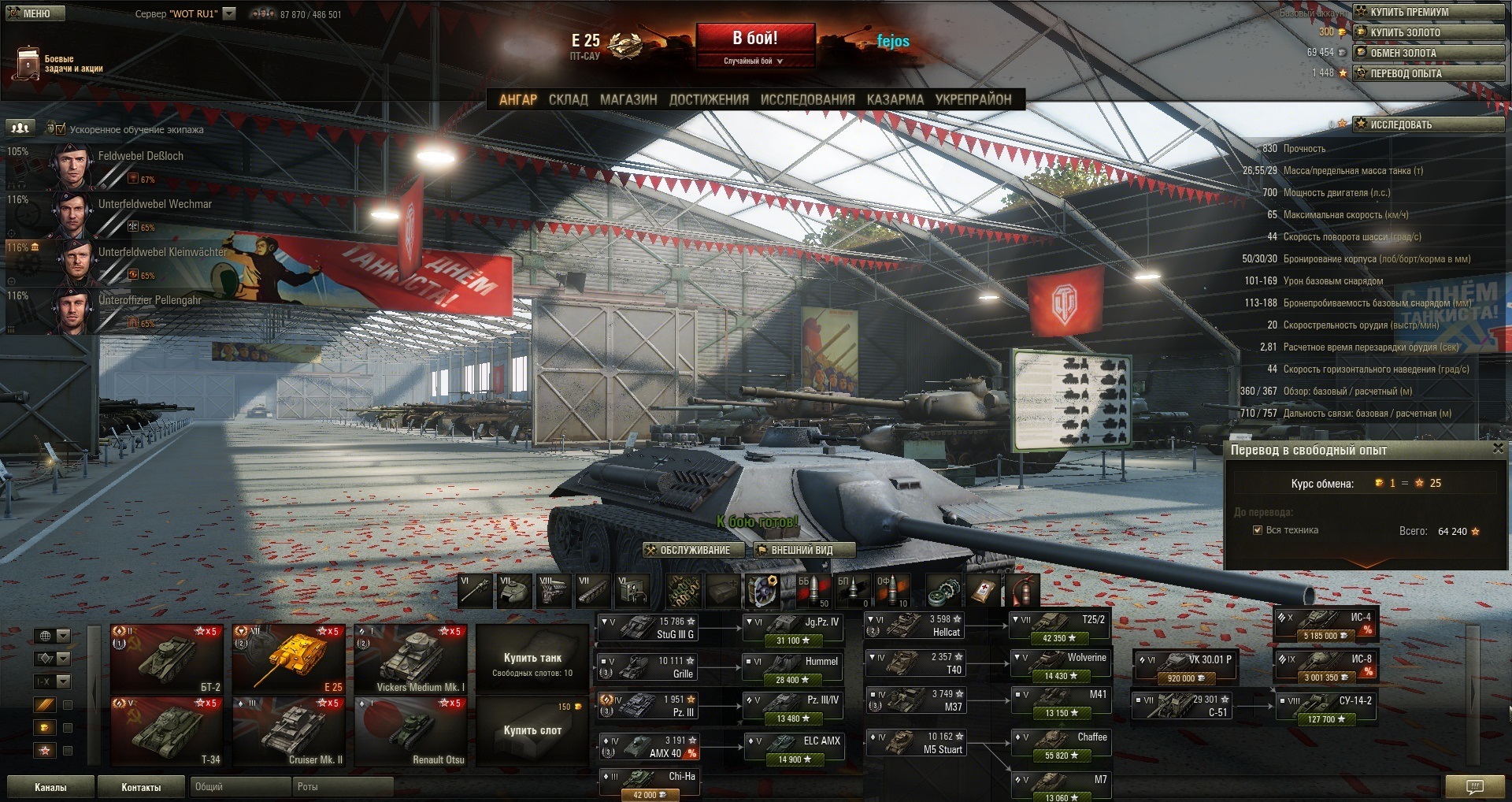The height and width of the screenshot is (802, 1512).
Task: Show the ИССЛЕДОВАНИЯ tab
Action: coord(807,99)
